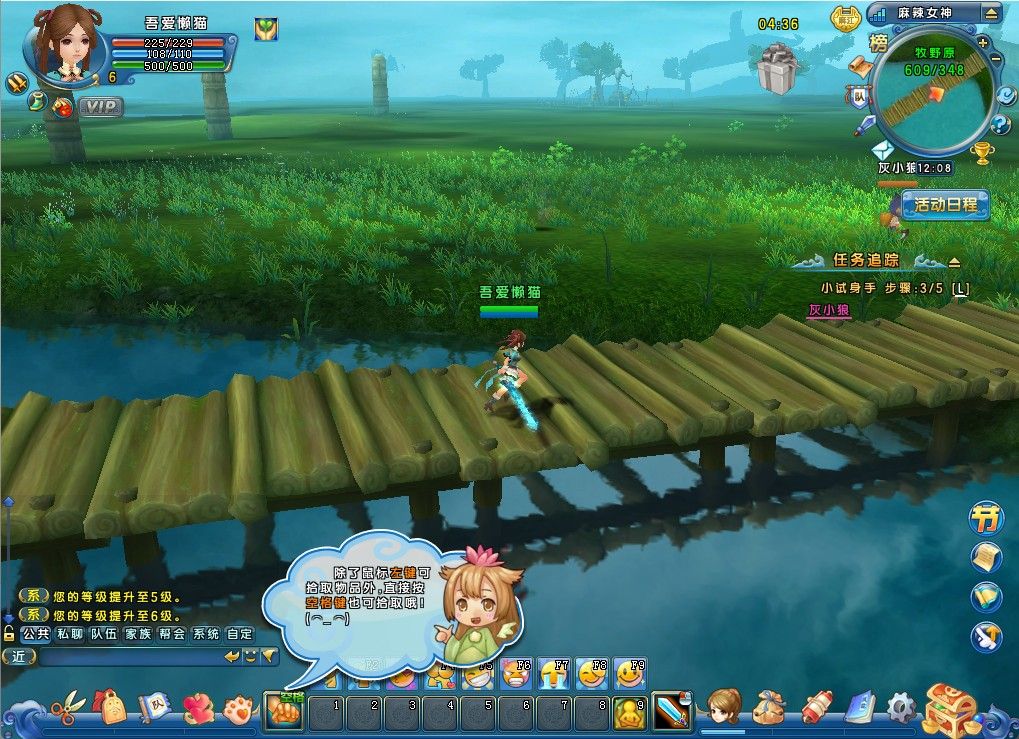Open the trophy achievements icon

pyautogui.click(x=983, y=153)
